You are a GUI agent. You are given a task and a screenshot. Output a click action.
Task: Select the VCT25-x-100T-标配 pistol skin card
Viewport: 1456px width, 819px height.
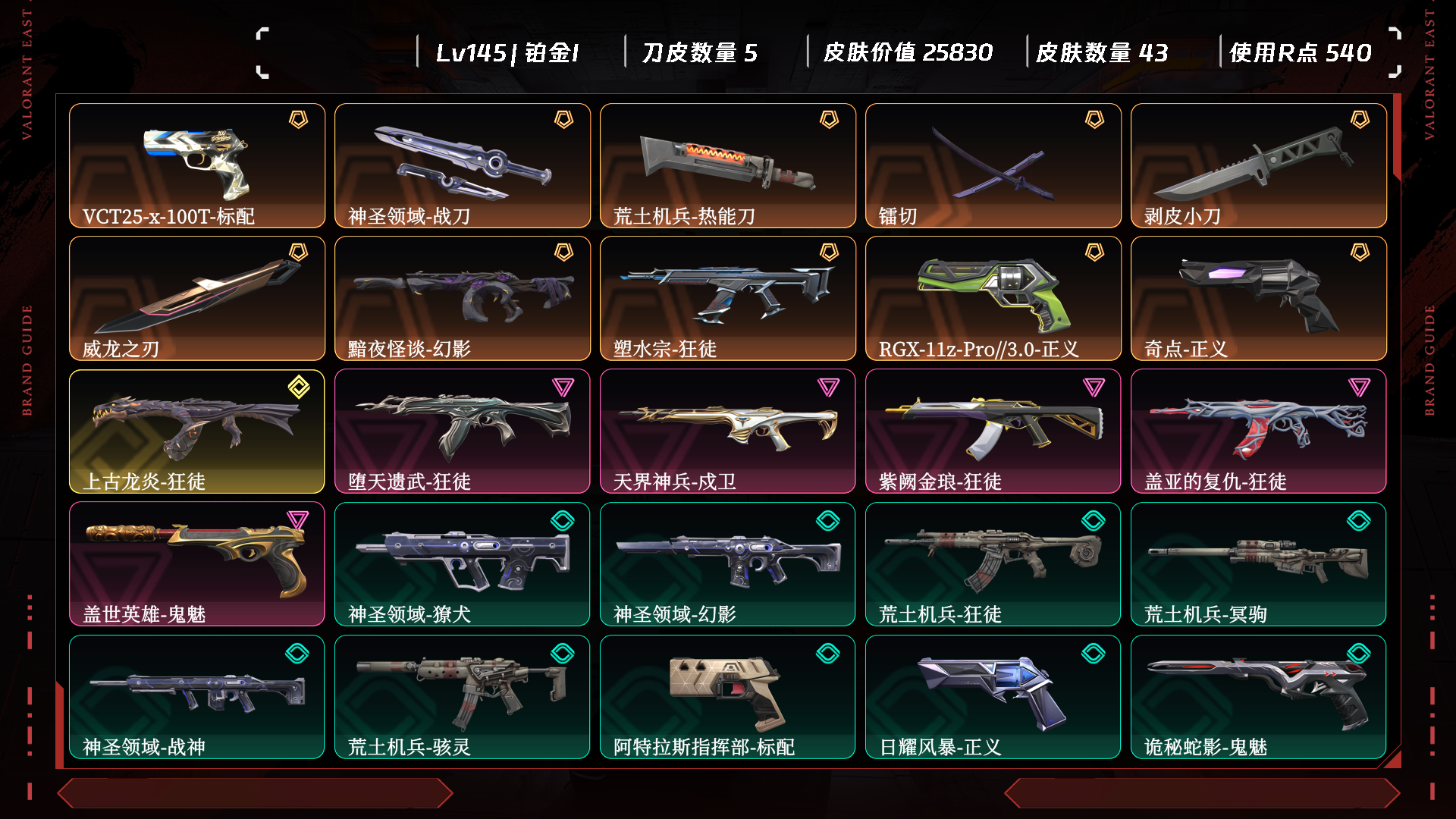click(197, 165)
